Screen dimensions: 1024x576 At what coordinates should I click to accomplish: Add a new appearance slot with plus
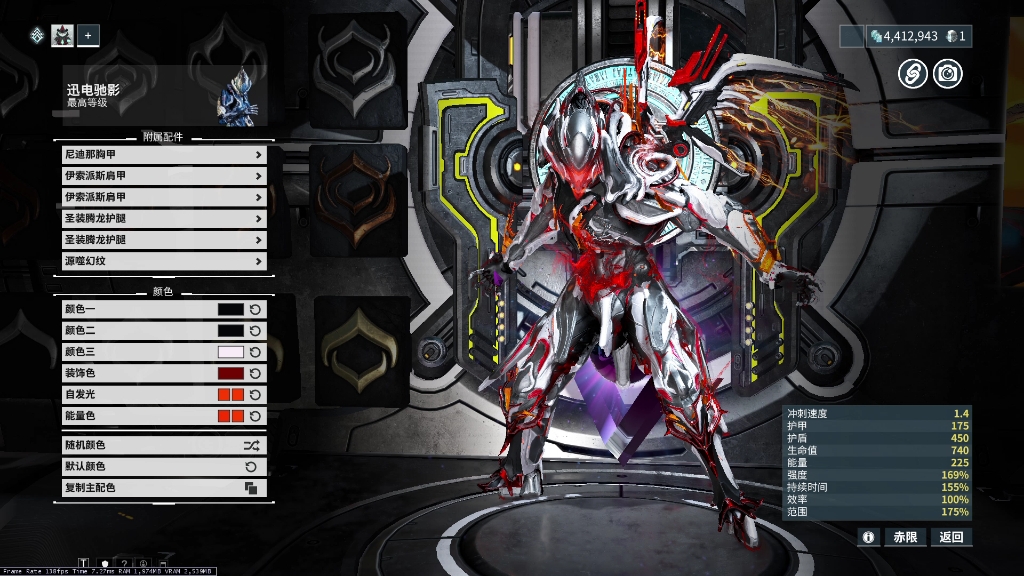pyautogui.click(x=87, y=36)
